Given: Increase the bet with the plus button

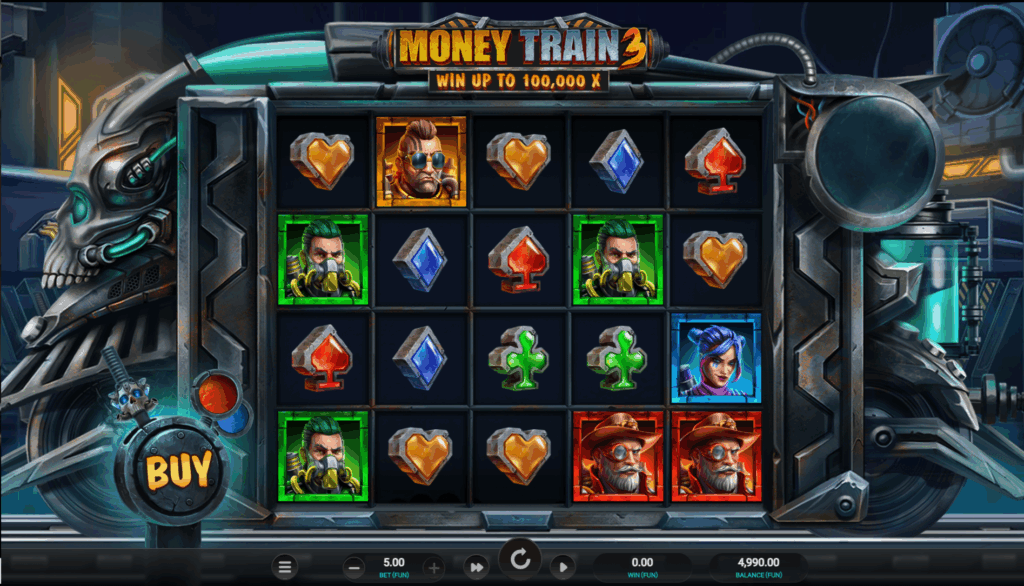Looking at the screenshot, I should point(433,567).
